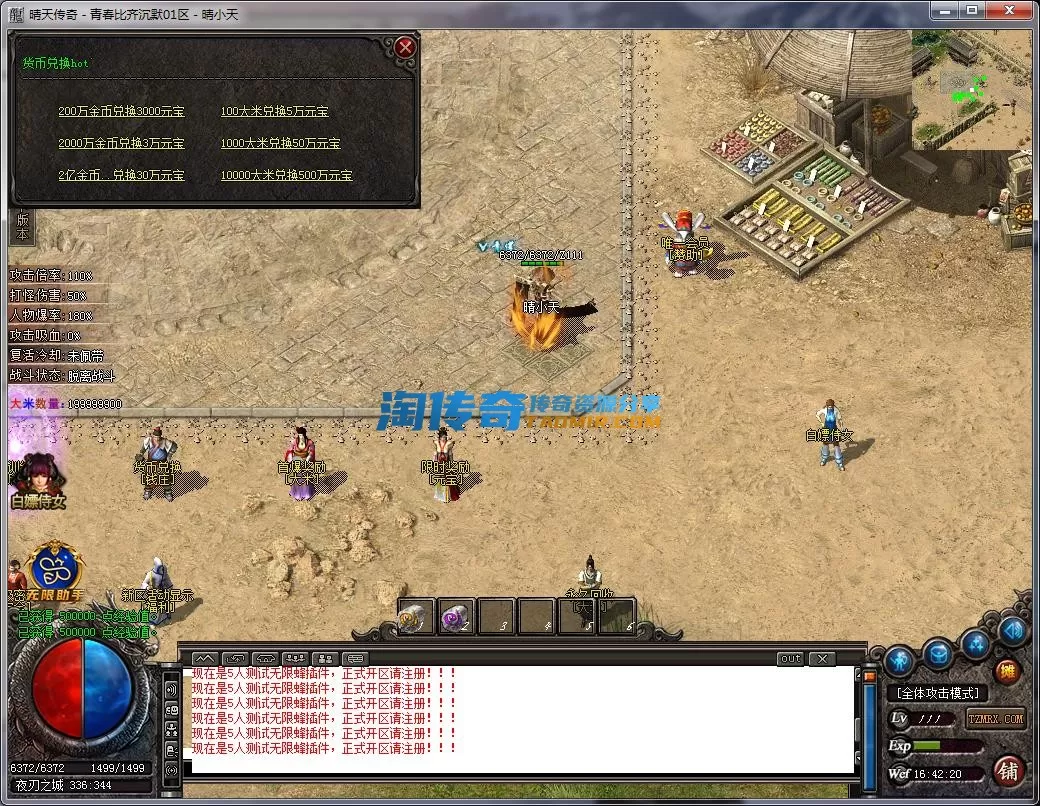This screenshot has height=806, width=1040.
Task: Use the item in hotbar slot 1
Action: (416, 616)
